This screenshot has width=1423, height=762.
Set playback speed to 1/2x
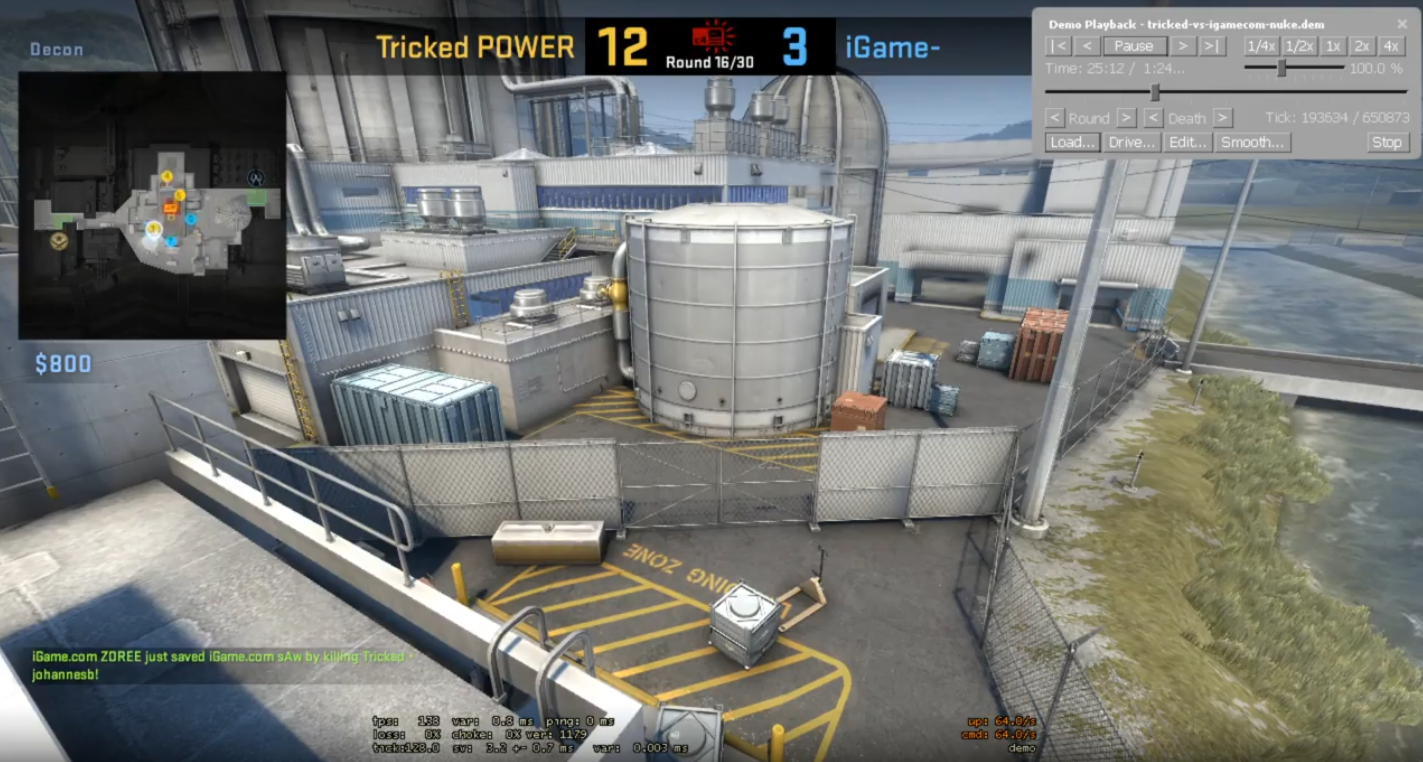(x=1299, y=46)
